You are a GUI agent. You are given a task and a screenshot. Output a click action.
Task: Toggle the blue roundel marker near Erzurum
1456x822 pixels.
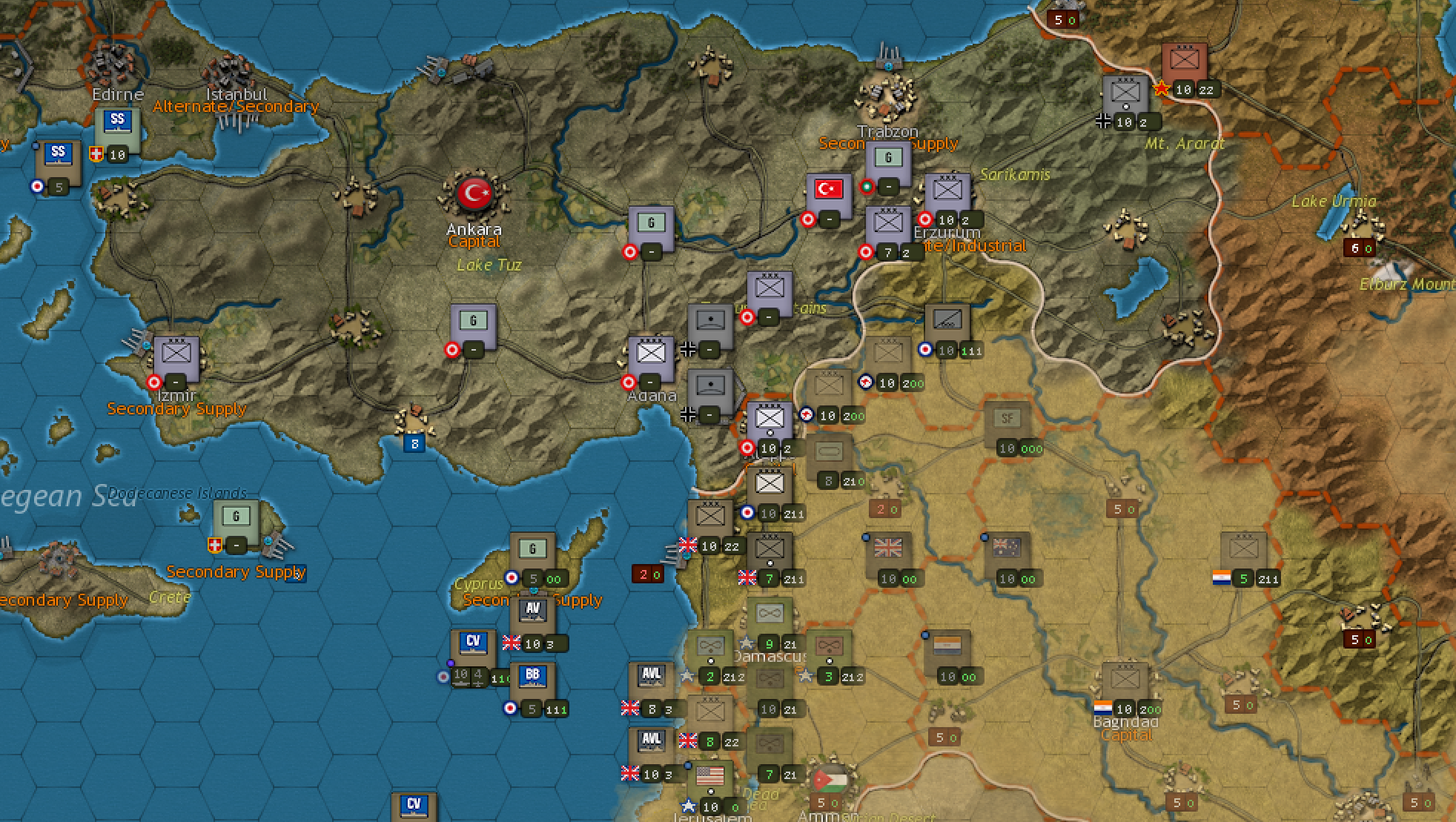click(x=924, y=351)
